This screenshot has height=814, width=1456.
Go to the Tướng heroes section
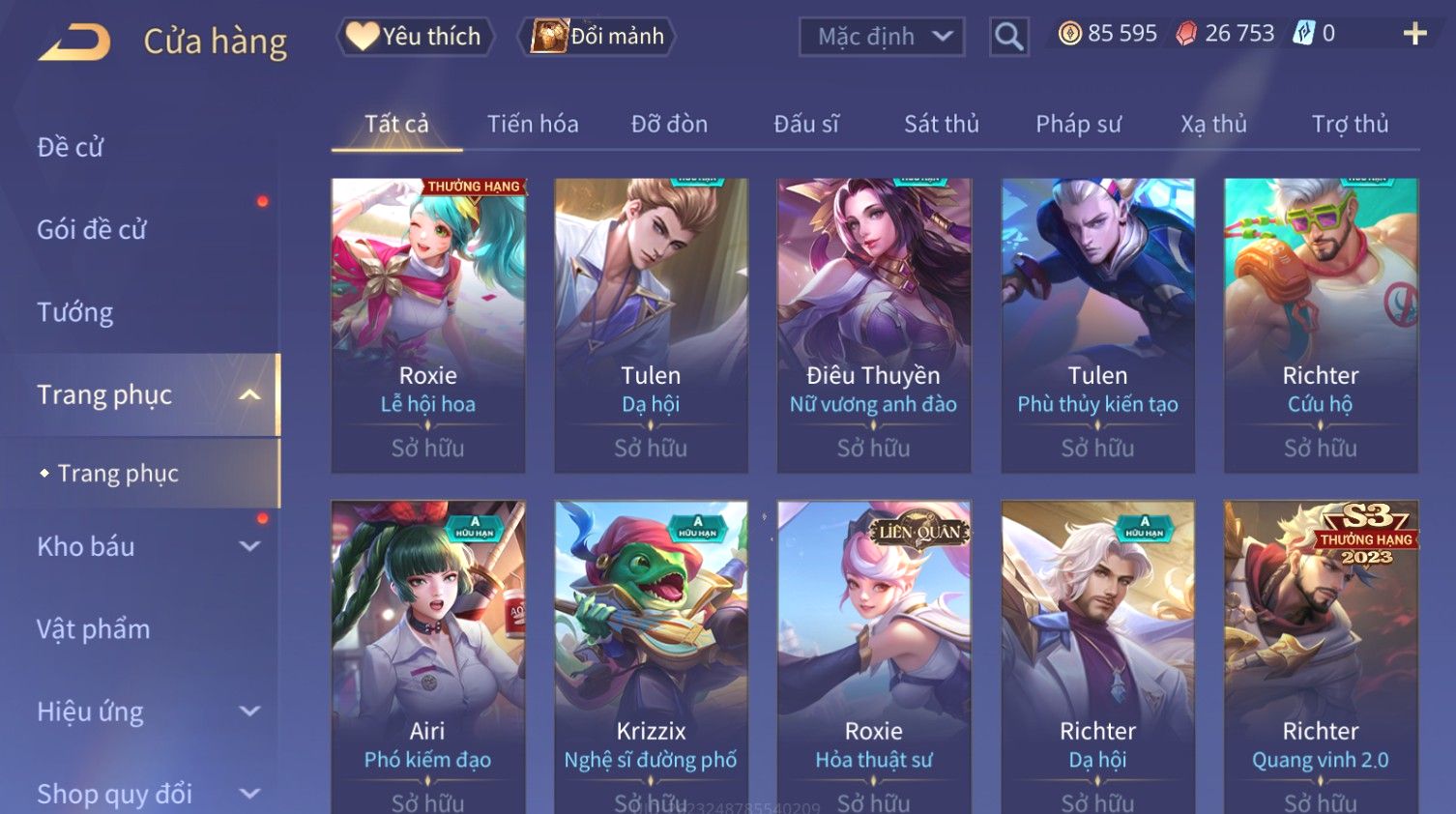(x=75, y=312)
